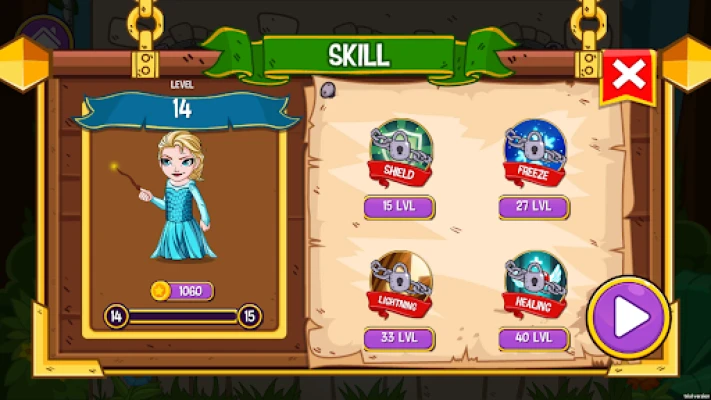Tap the 1060 gold coin counter
The image size is (711, 400).
click(181, 291)
